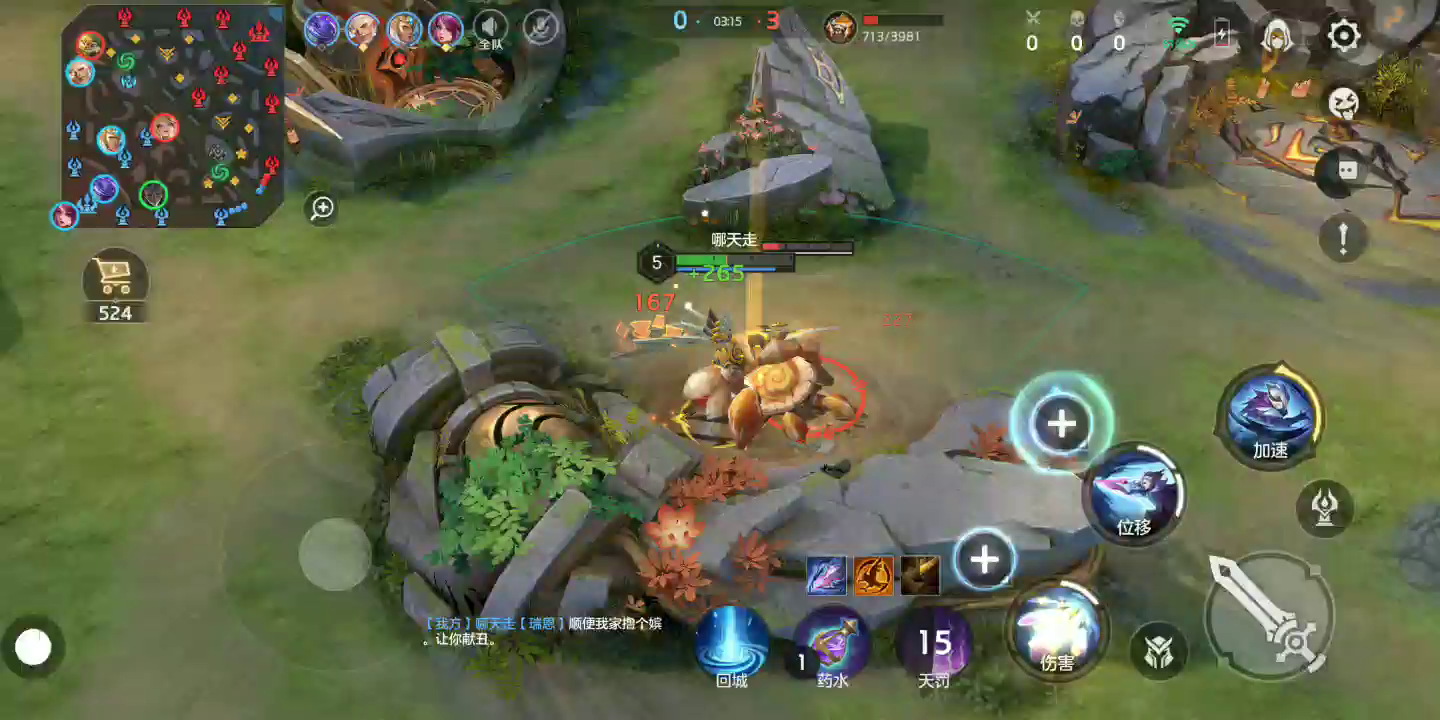Toggle the 全队 team voice speaker
This screenshot has height=720, width=1440.
[x=490, y=28]
